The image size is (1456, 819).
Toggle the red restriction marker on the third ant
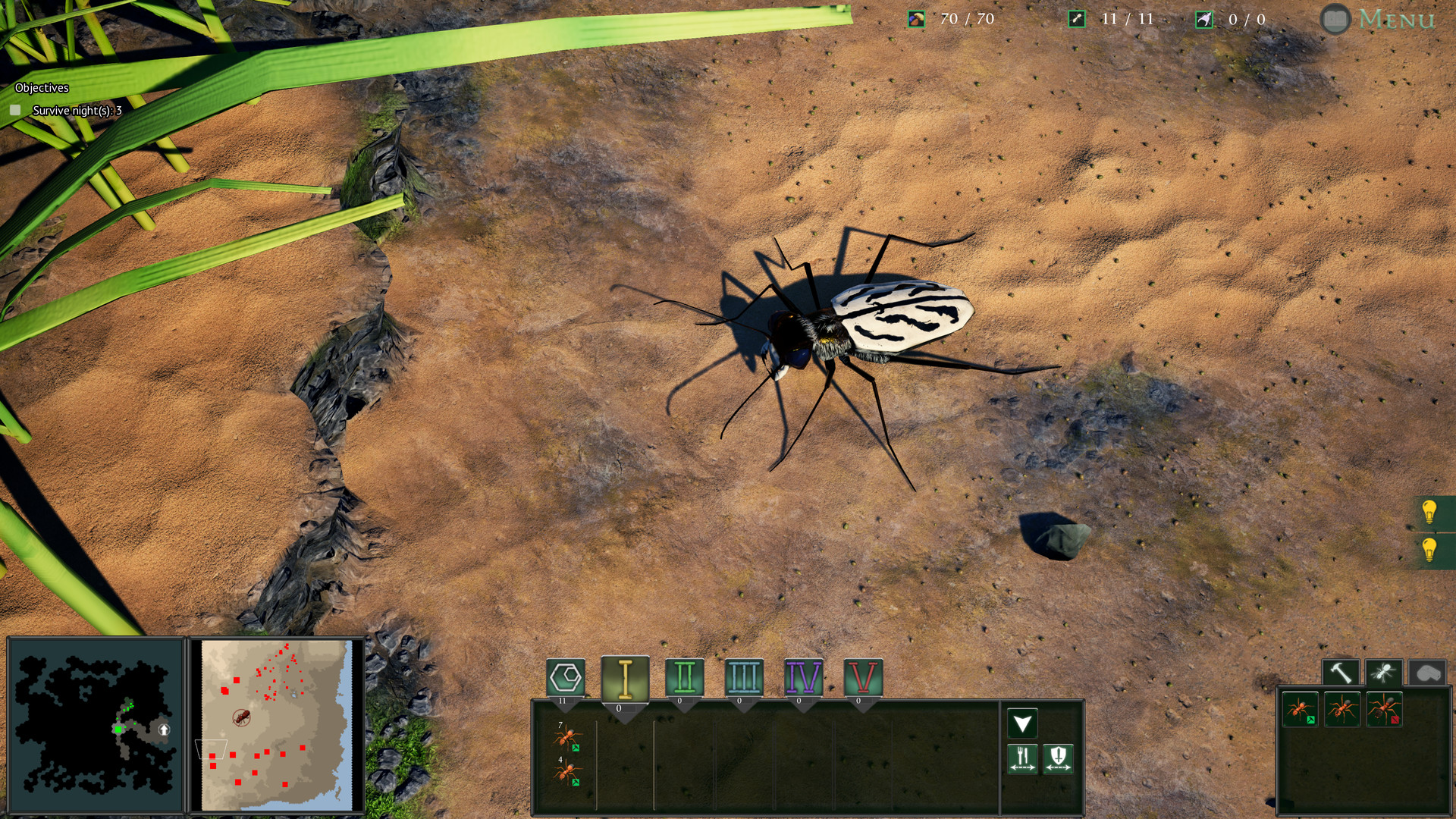coord(1395,719)
